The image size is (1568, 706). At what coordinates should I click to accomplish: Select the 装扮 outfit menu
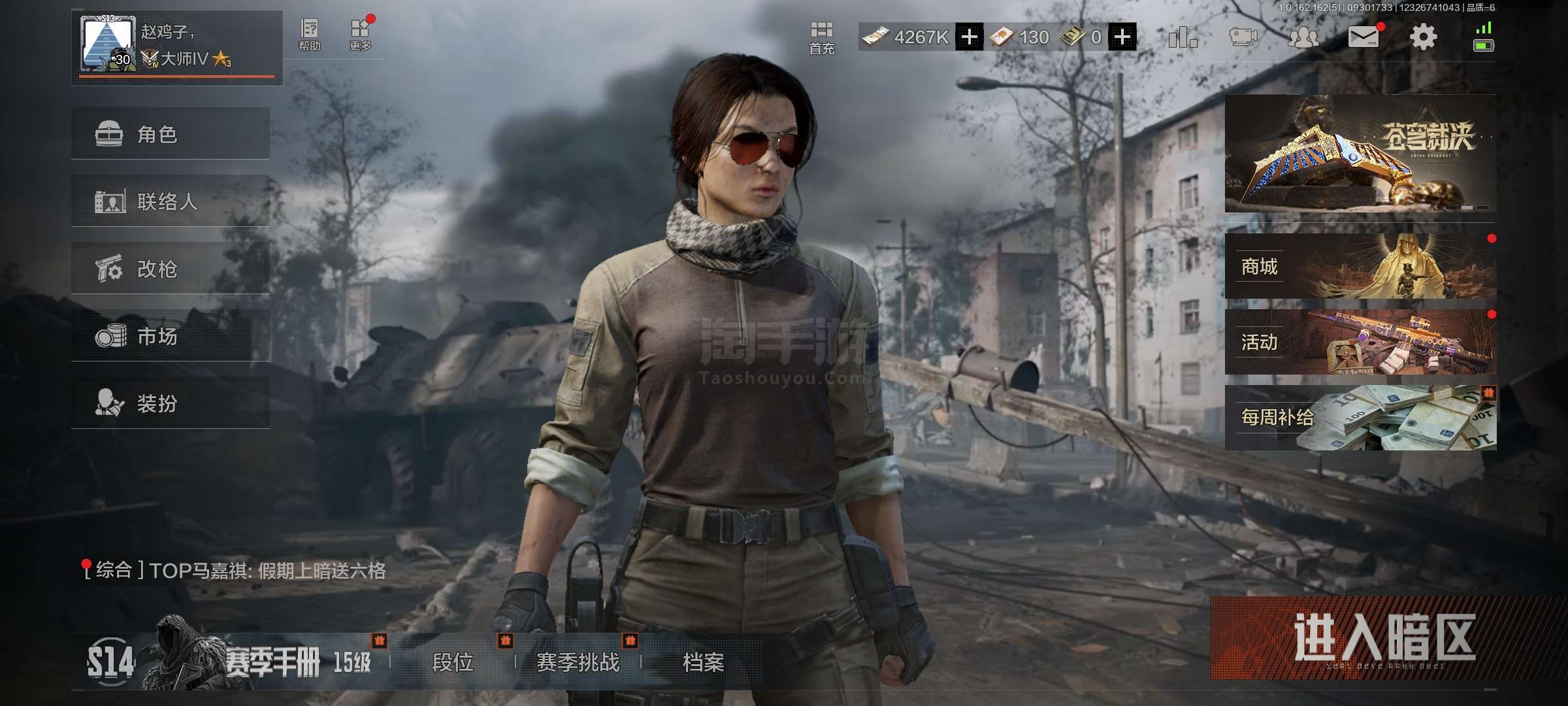(x=170, y=403)
